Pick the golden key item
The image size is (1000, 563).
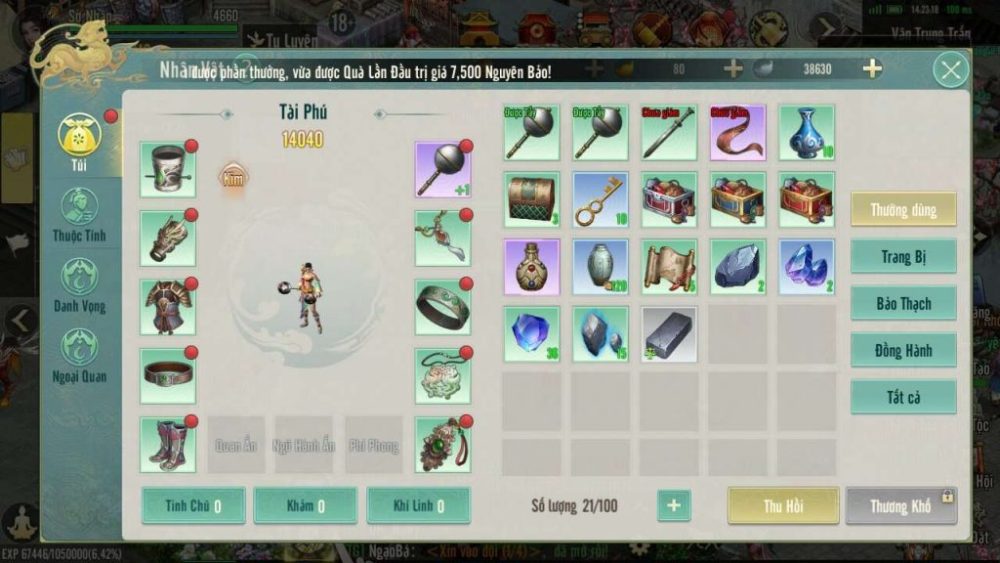600,200
